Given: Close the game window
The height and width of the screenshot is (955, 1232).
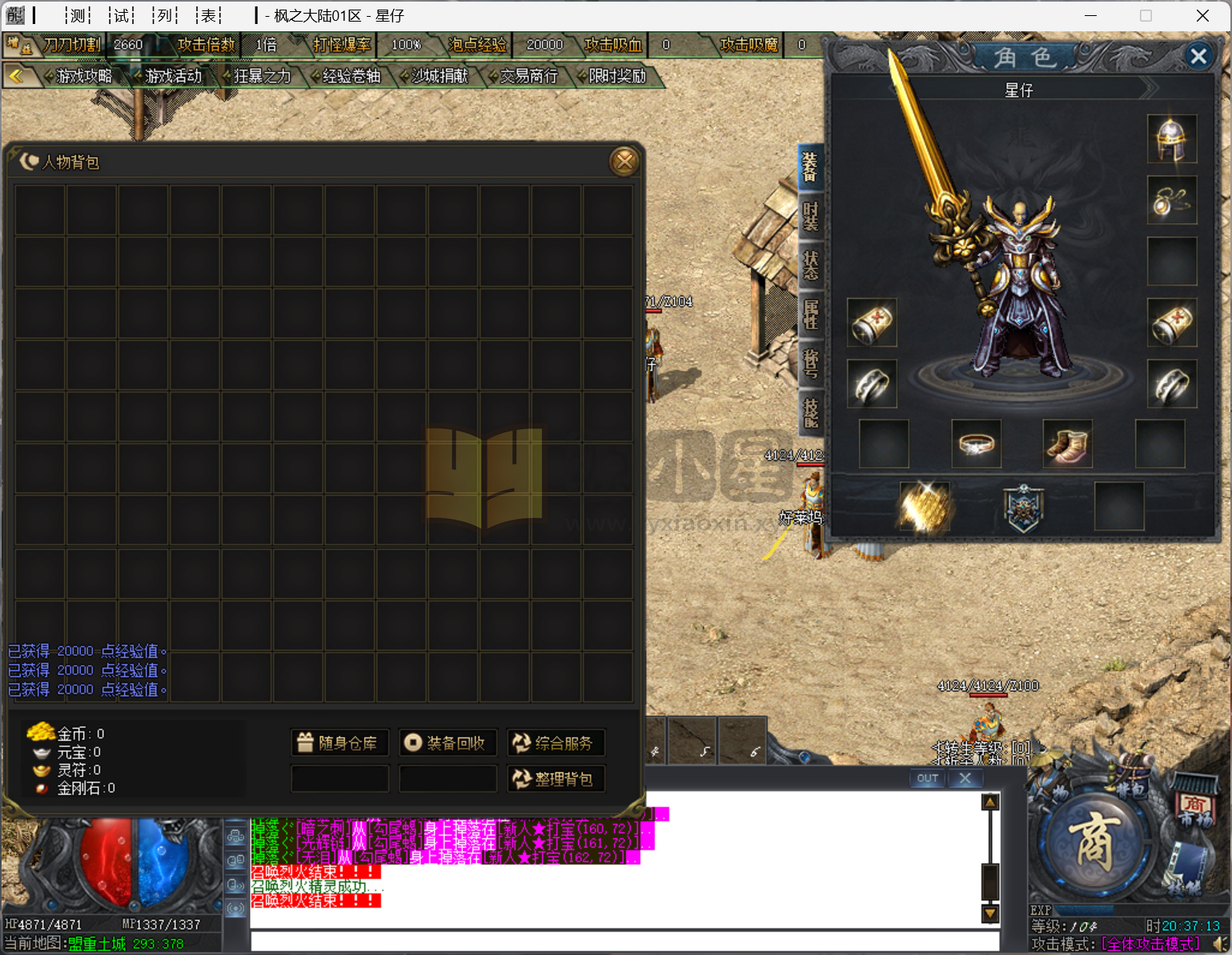Looking at the screenshot, I should click(1202, 15).
